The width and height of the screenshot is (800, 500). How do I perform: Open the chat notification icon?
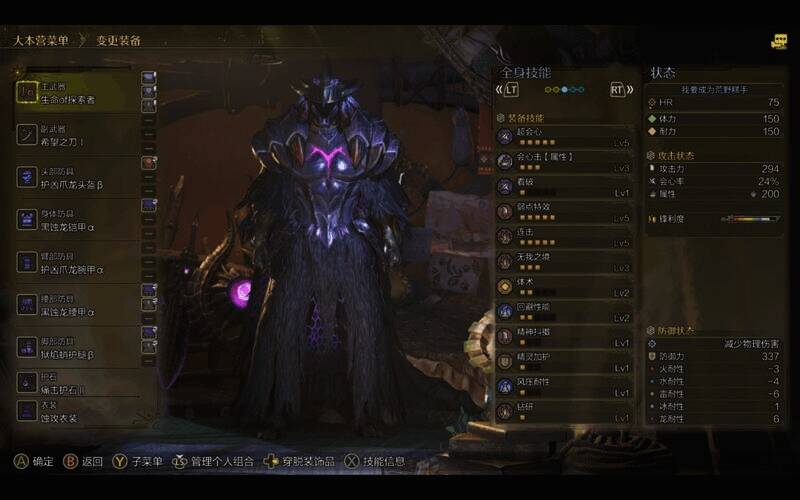pyautogui.click(x=778, y=42)
